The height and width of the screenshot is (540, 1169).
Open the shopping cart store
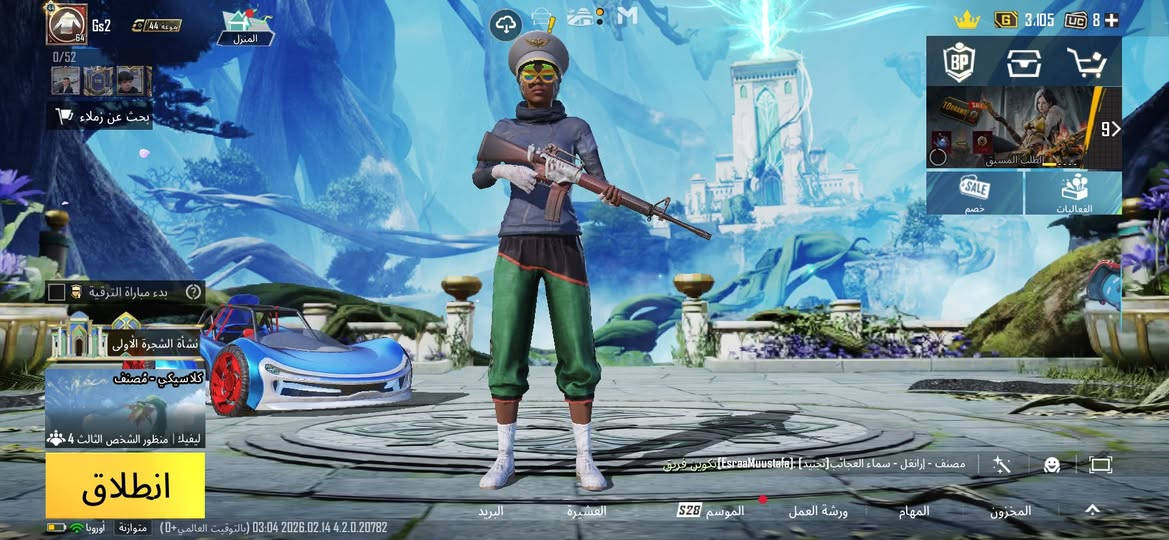tap(1086, 63)
